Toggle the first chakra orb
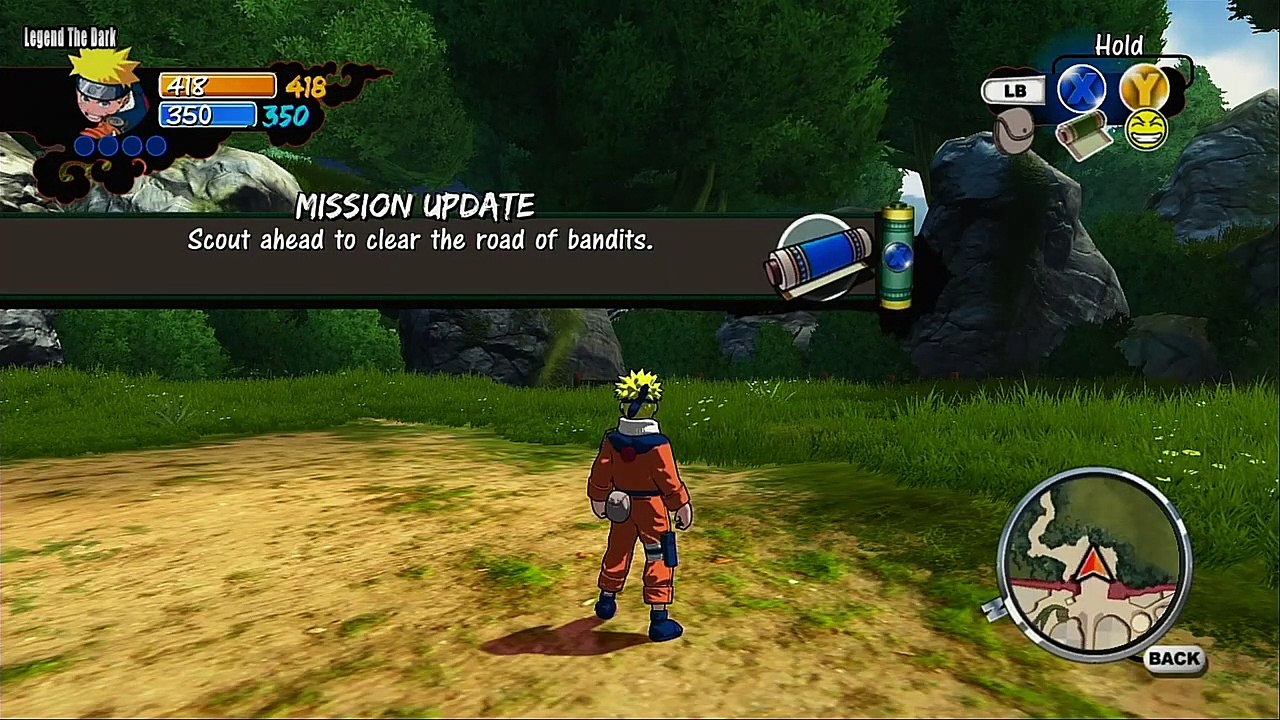The image size is (1280, 720). coord(83,146)
